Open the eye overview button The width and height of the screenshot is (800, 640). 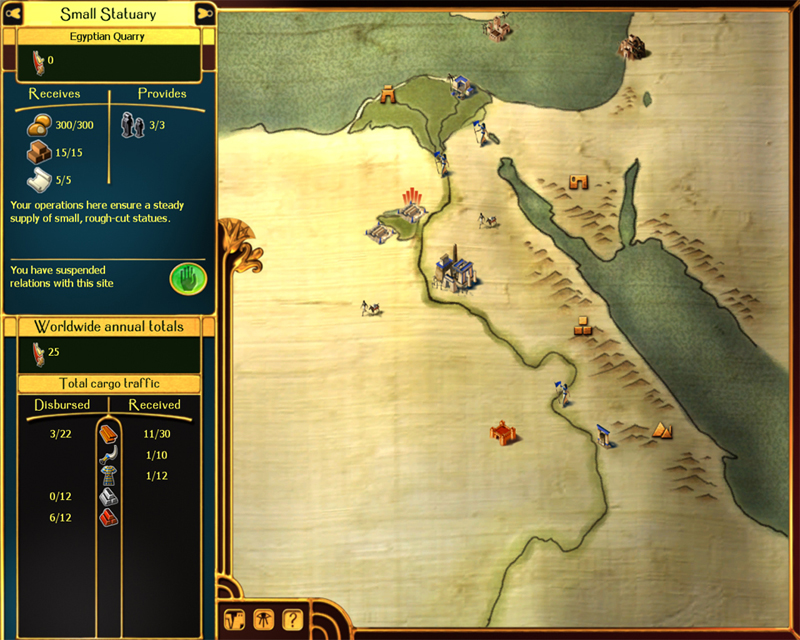[264, 618]
